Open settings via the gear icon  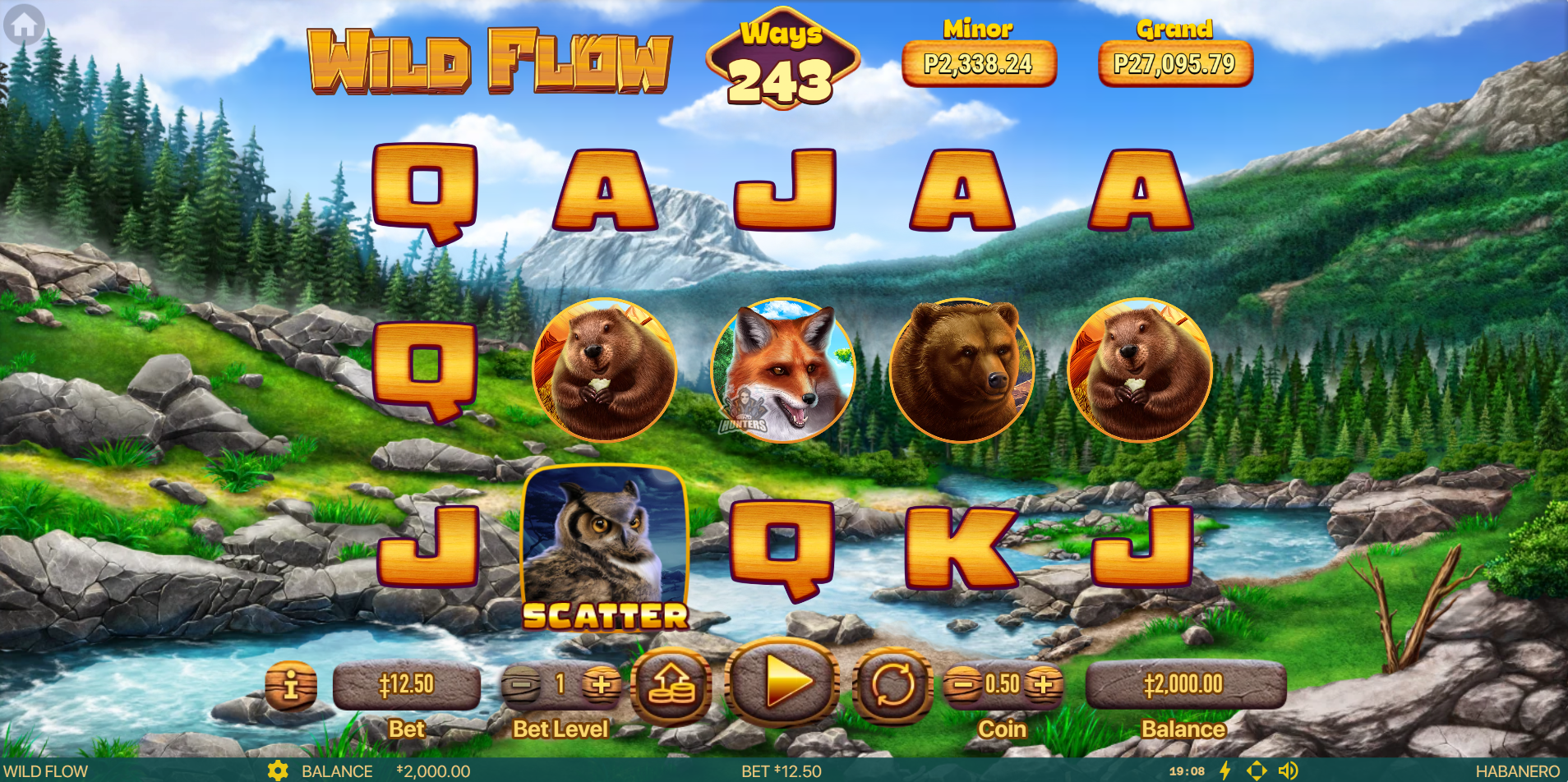point(278,770)
